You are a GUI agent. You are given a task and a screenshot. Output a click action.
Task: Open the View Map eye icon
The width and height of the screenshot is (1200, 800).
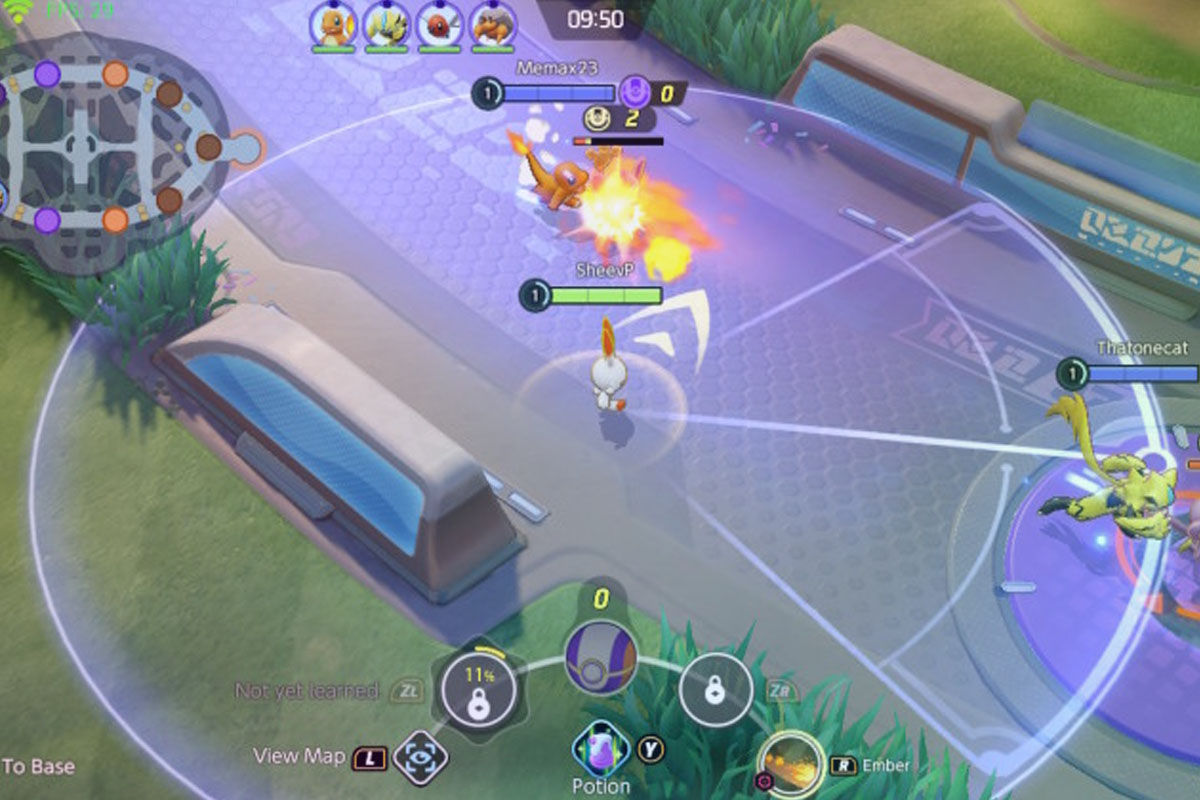(420, 757)
